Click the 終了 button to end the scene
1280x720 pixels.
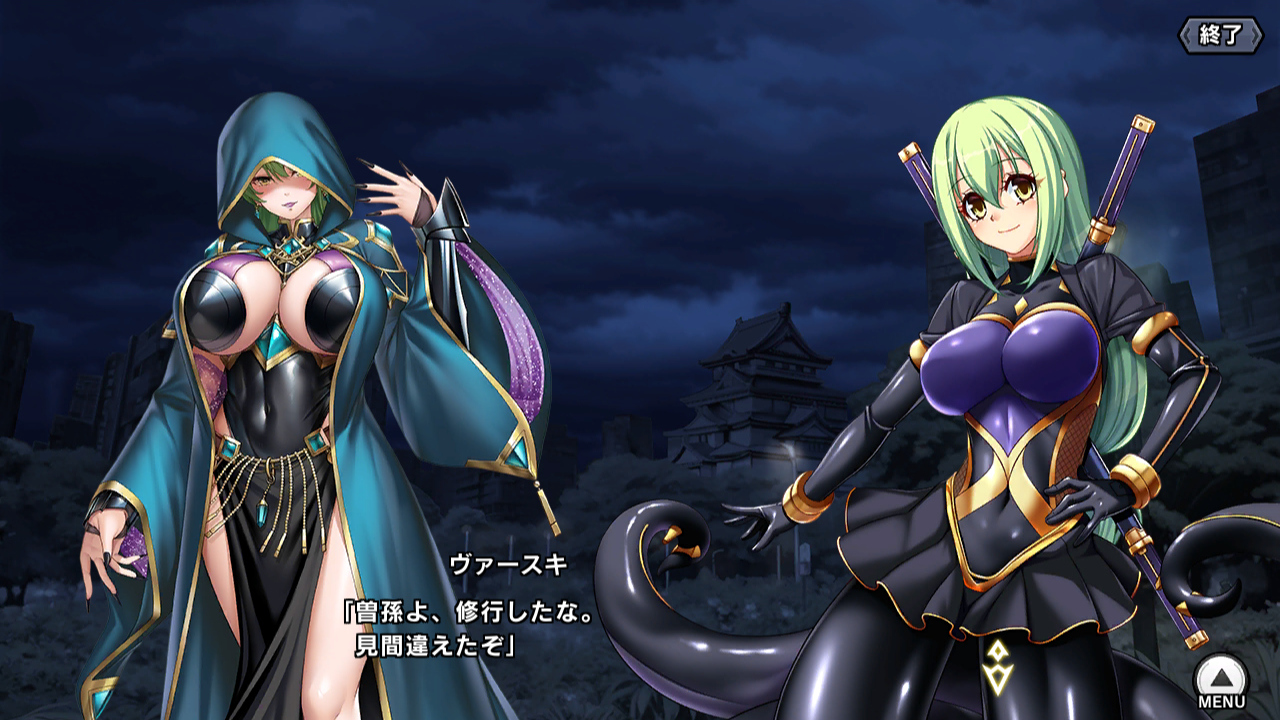coord(1219,36)
